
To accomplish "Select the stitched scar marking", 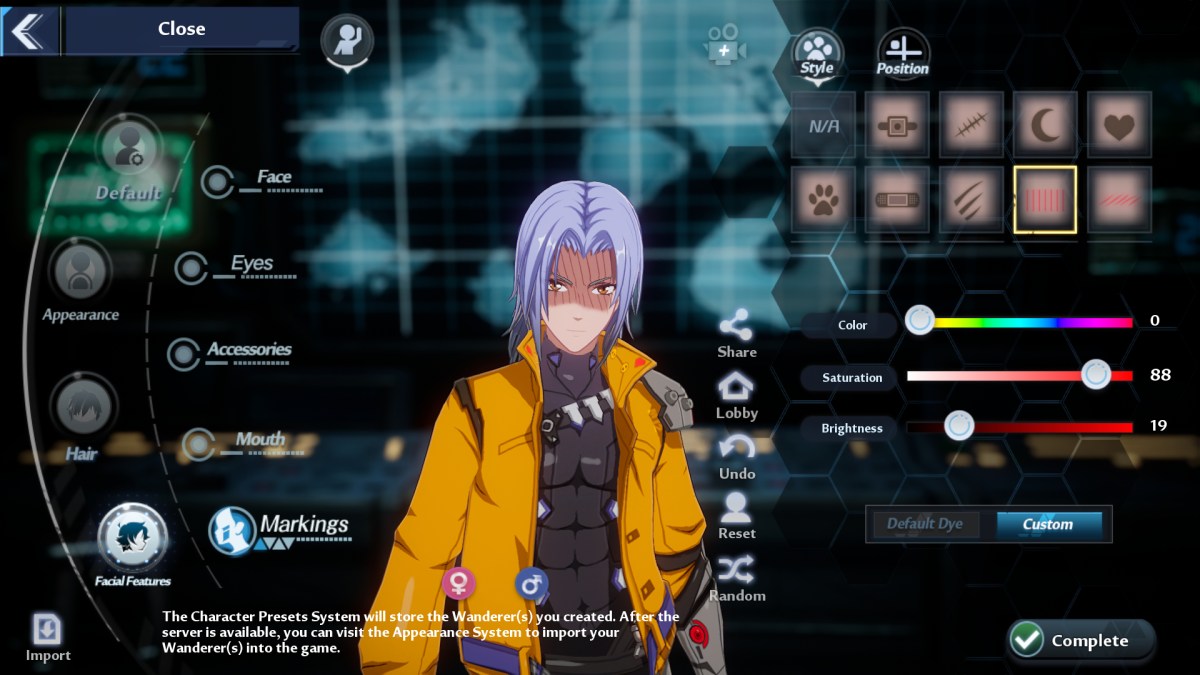I will 971,125.
